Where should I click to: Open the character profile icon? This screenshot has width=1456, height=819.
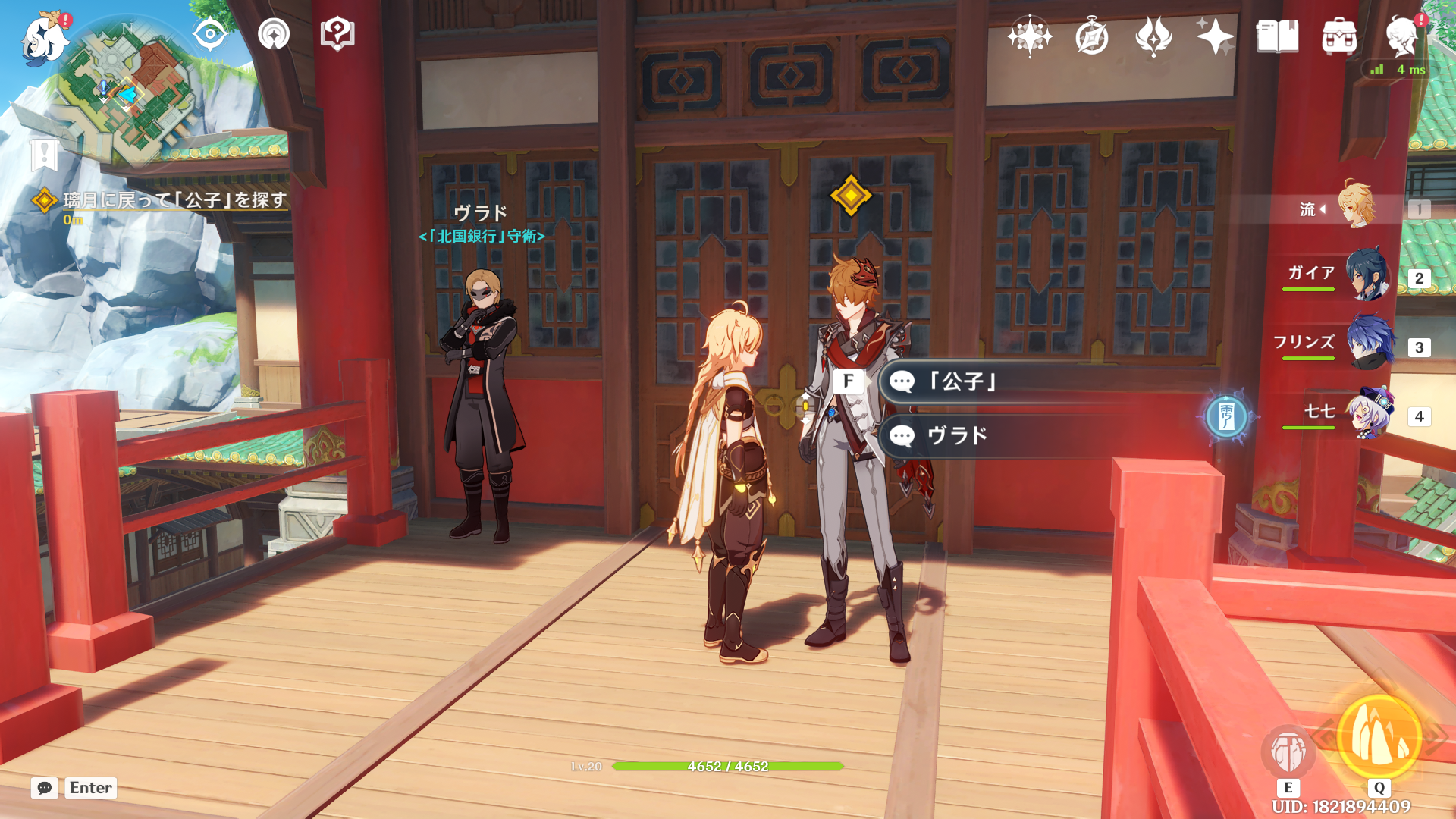1401,36
